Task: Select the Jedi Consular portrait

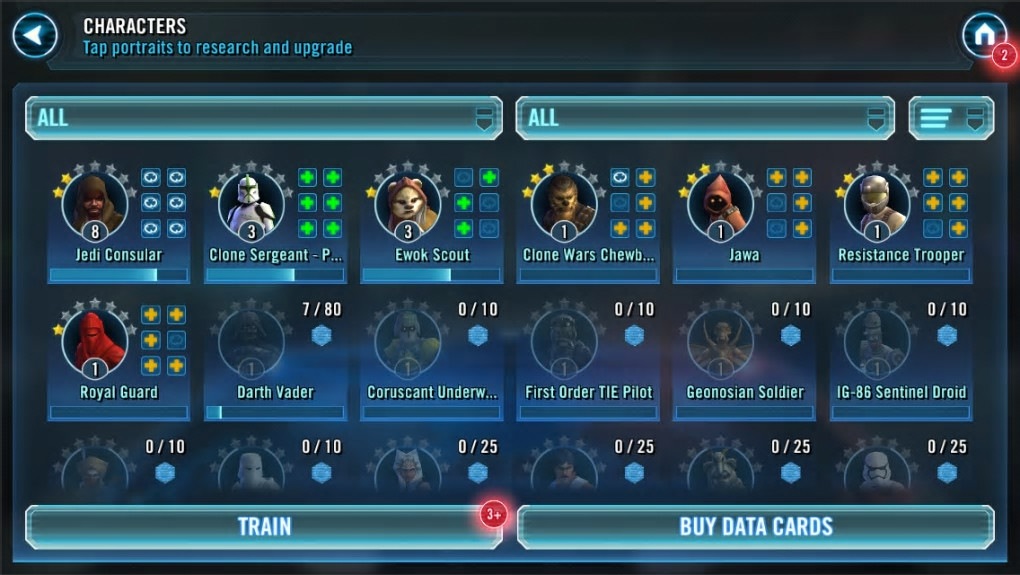Action: [x=95, y=205]
